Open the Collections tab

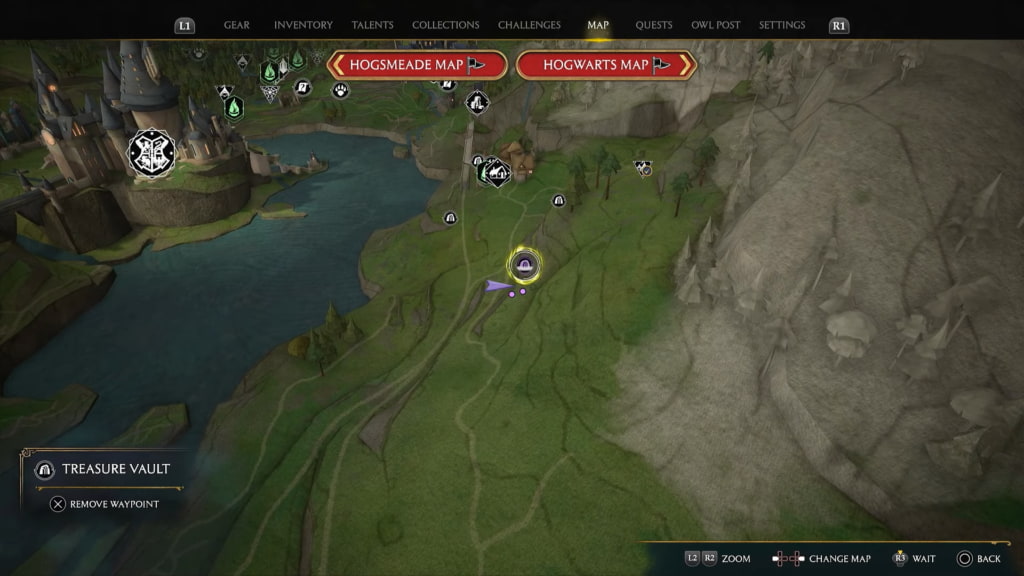pyautogui.click(x=445, y=25)
